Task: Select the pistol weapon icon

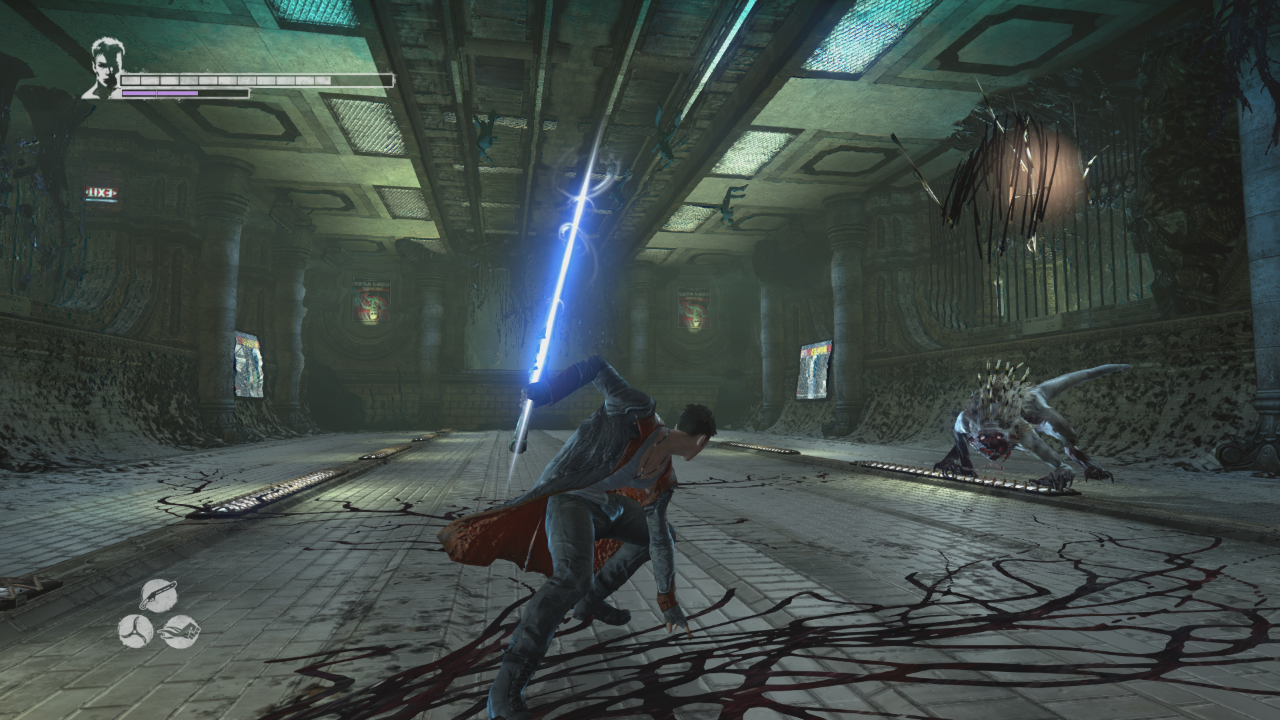Action: [x=158, y=594]
